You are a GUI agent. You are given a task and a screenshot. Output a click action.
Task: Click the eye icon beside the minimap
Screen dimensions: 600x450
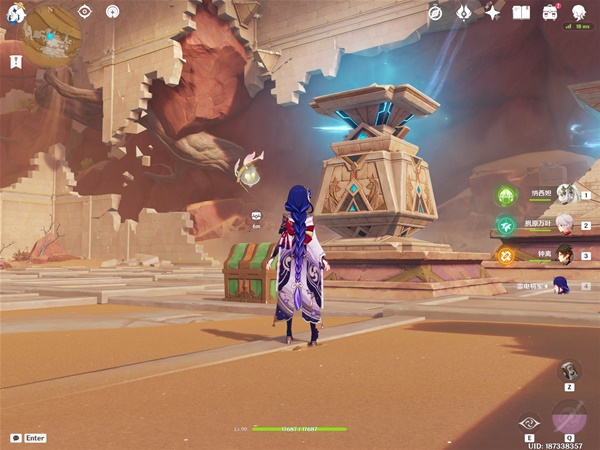coord(84,12)
